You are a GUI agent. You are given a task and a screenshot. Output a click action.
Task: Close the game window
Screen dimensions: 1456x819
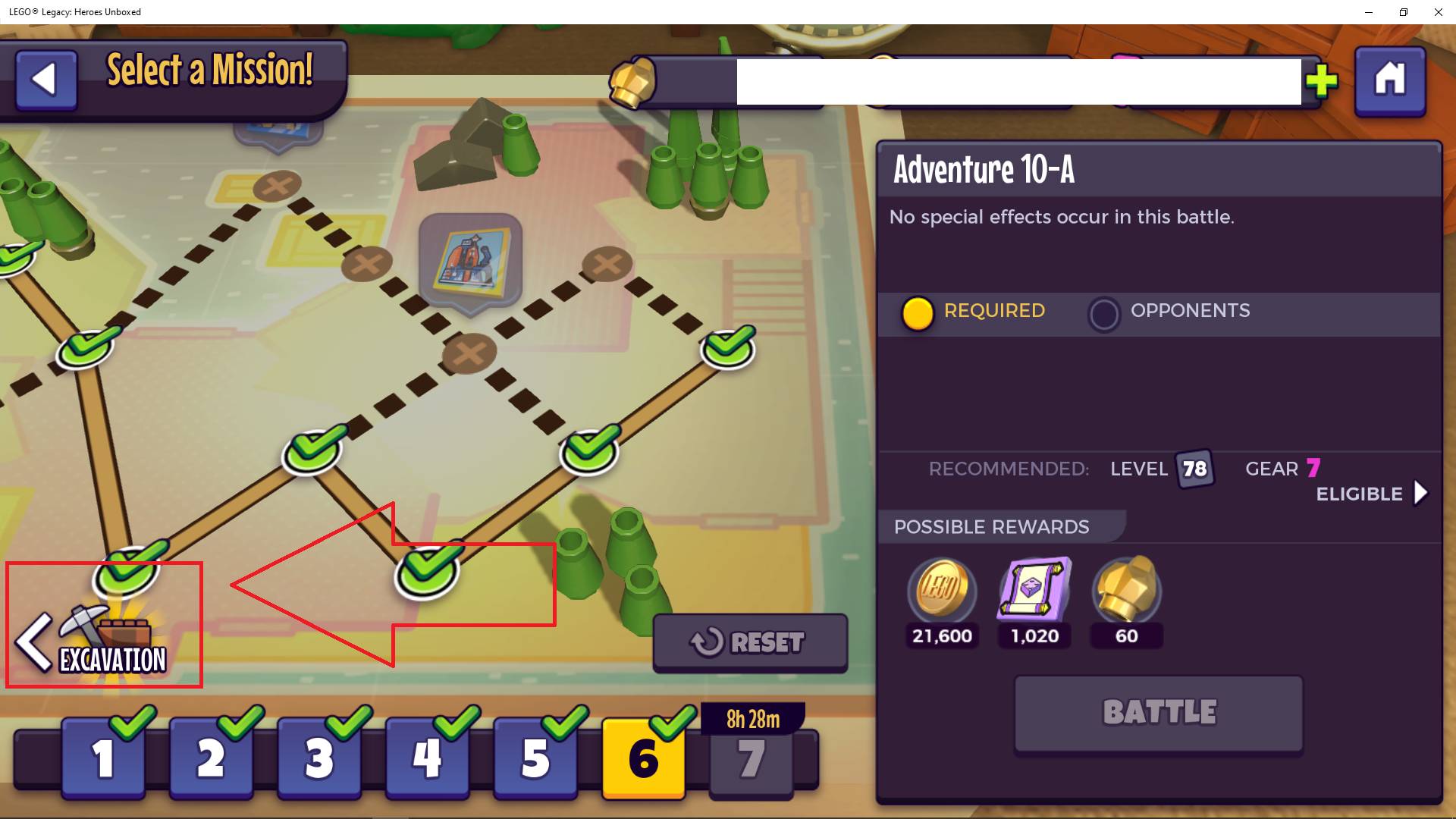click(x=1438, y=12)
